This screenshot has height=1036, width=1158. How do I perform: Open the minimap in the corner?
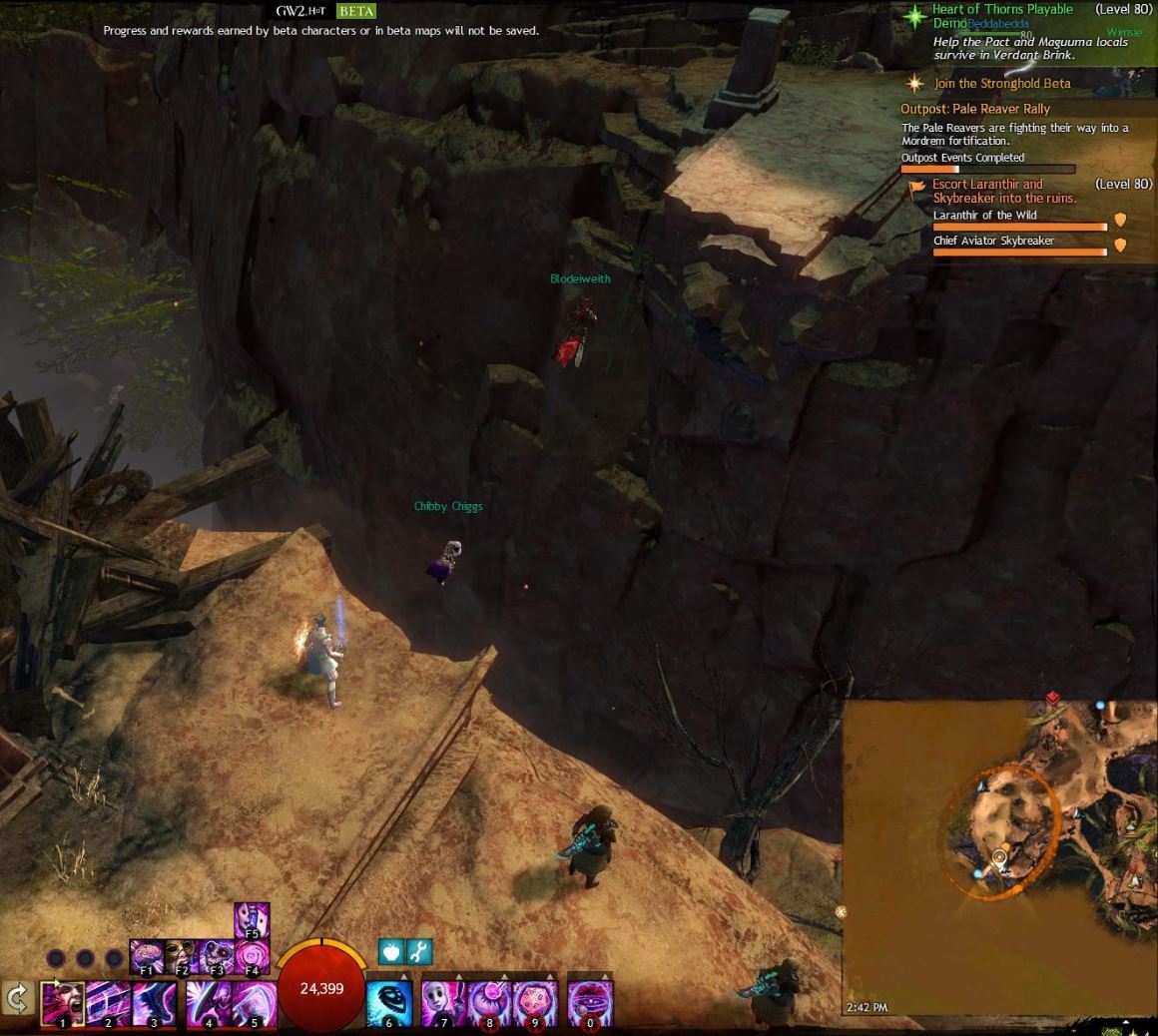click(999, 858)
